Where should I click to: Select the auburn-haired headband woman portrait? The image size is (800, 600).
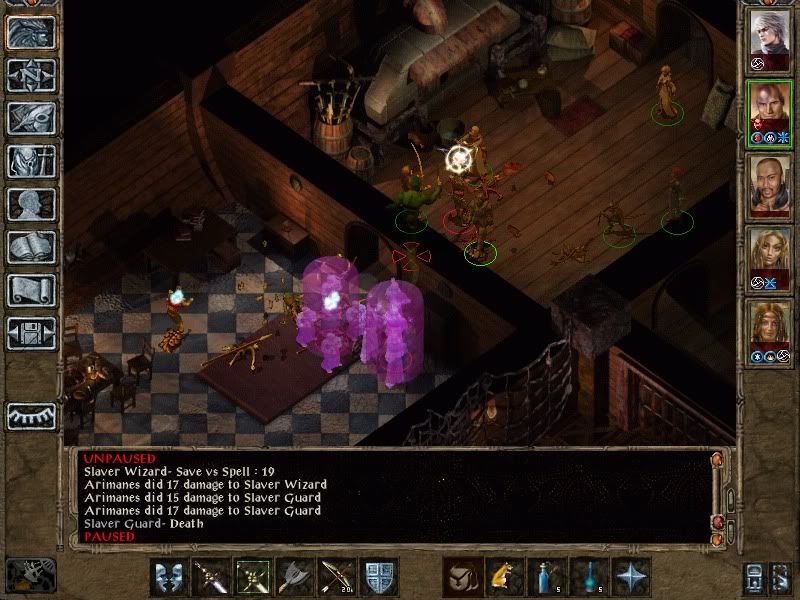[770, 328]
